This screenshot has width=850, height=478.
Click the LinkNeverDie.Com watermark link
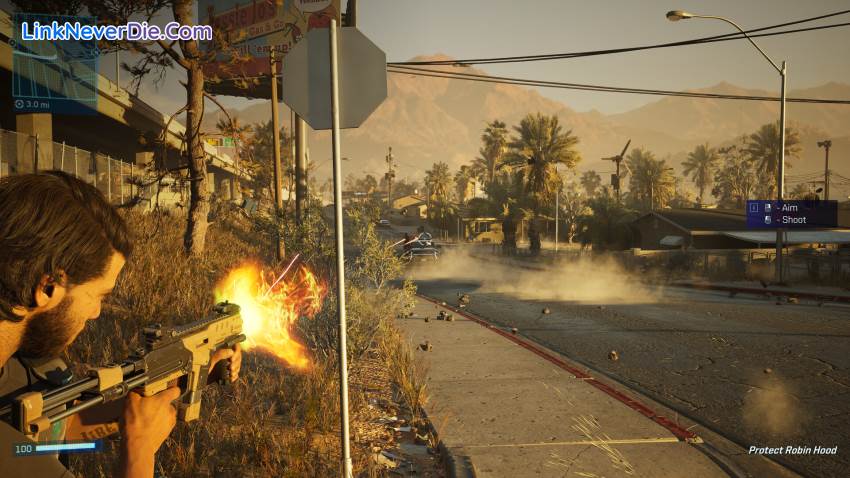(116, 31)
